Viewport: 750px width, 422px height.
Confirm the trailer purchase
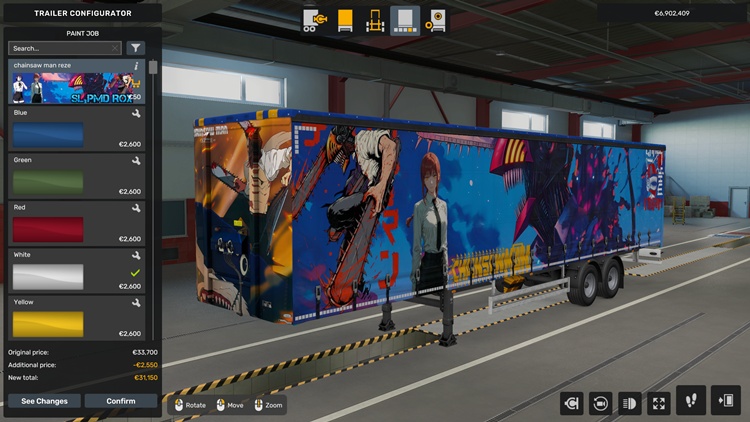pyautogui.click(x=121, y=401)
